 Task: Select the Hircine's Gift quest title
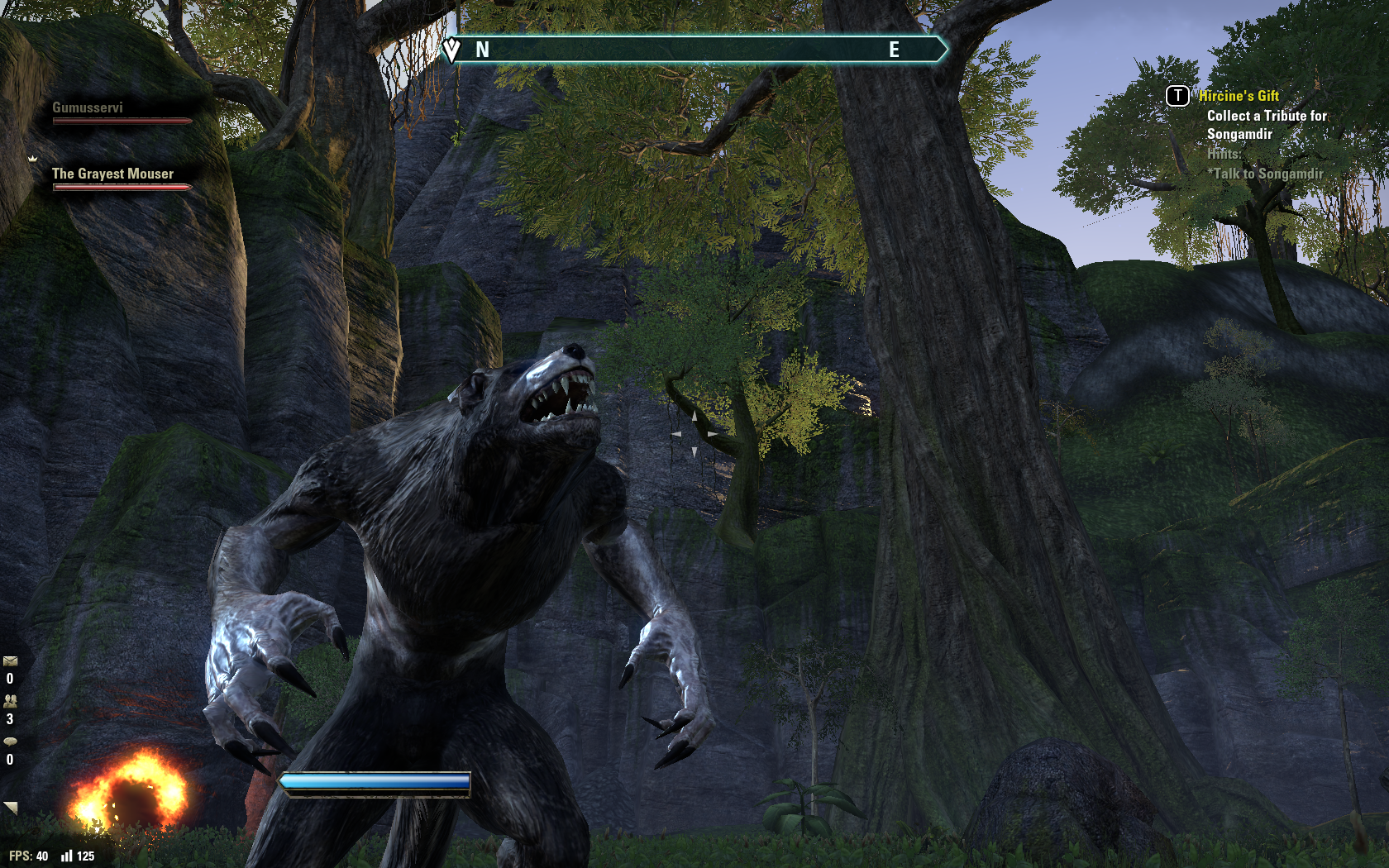(1239, 96)
